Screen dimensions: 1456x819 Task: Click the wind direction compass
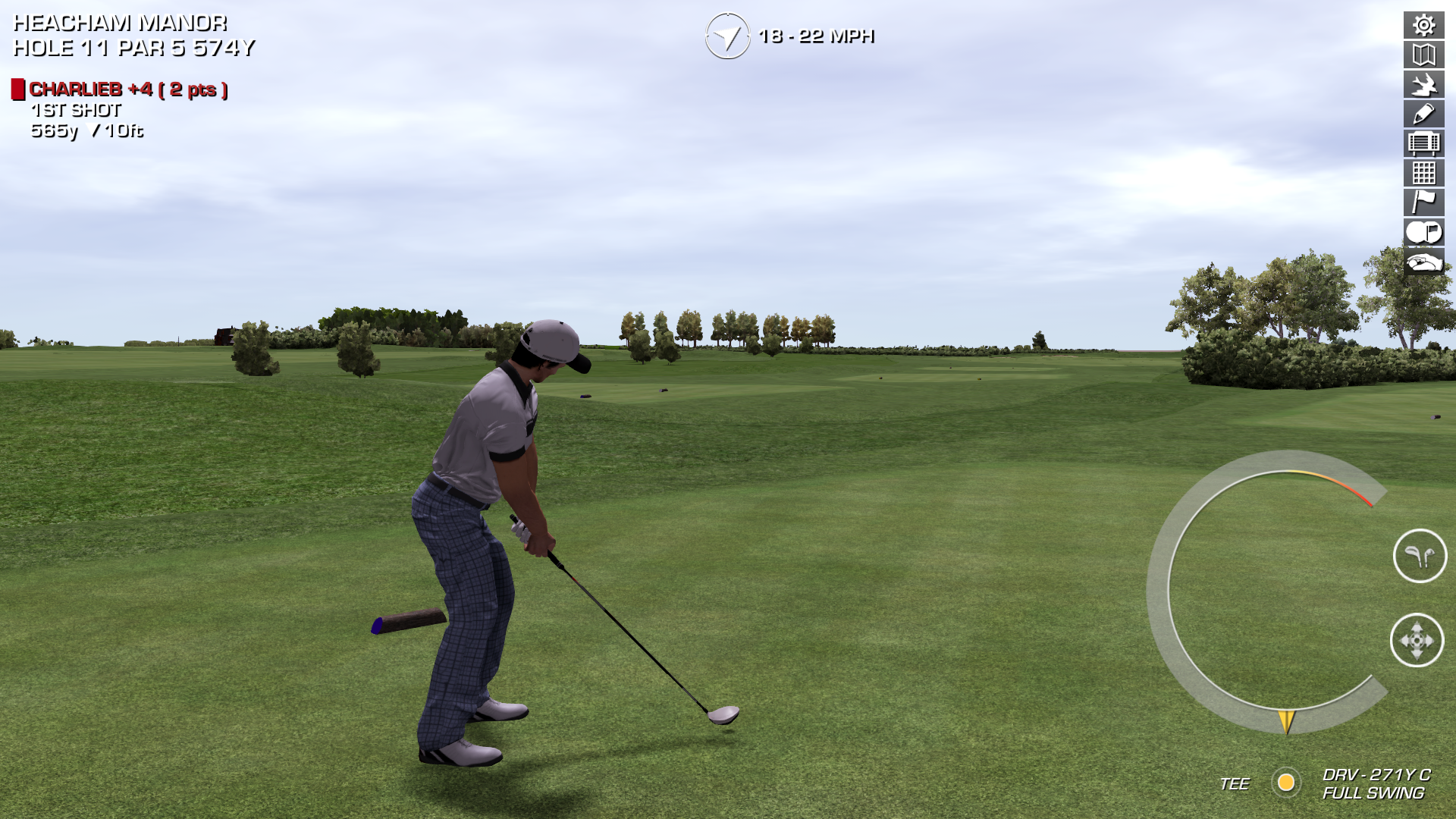click(727, 36)
